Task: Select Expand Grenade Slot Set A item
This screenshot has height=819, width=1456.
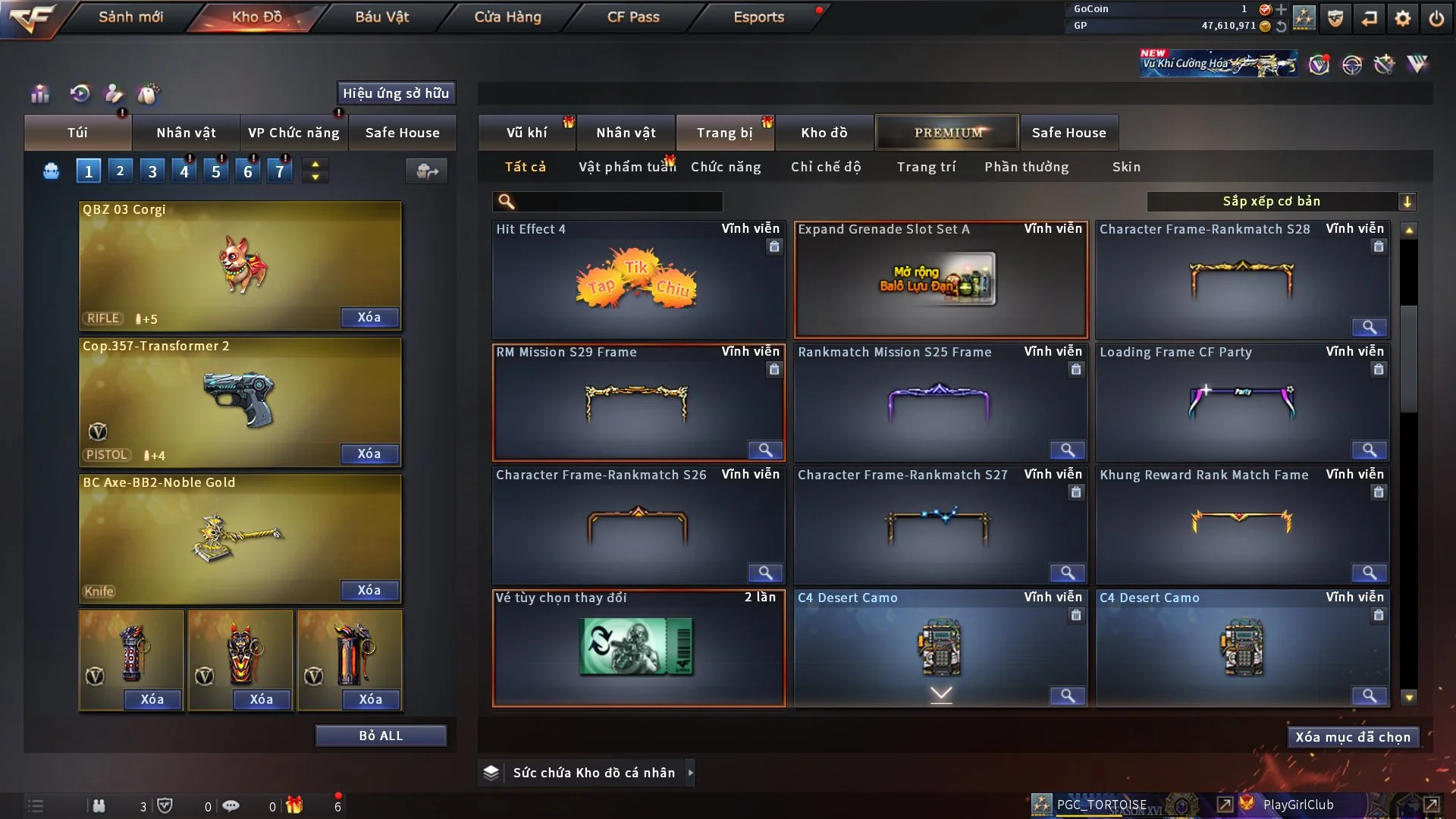Action: point(940,281)
